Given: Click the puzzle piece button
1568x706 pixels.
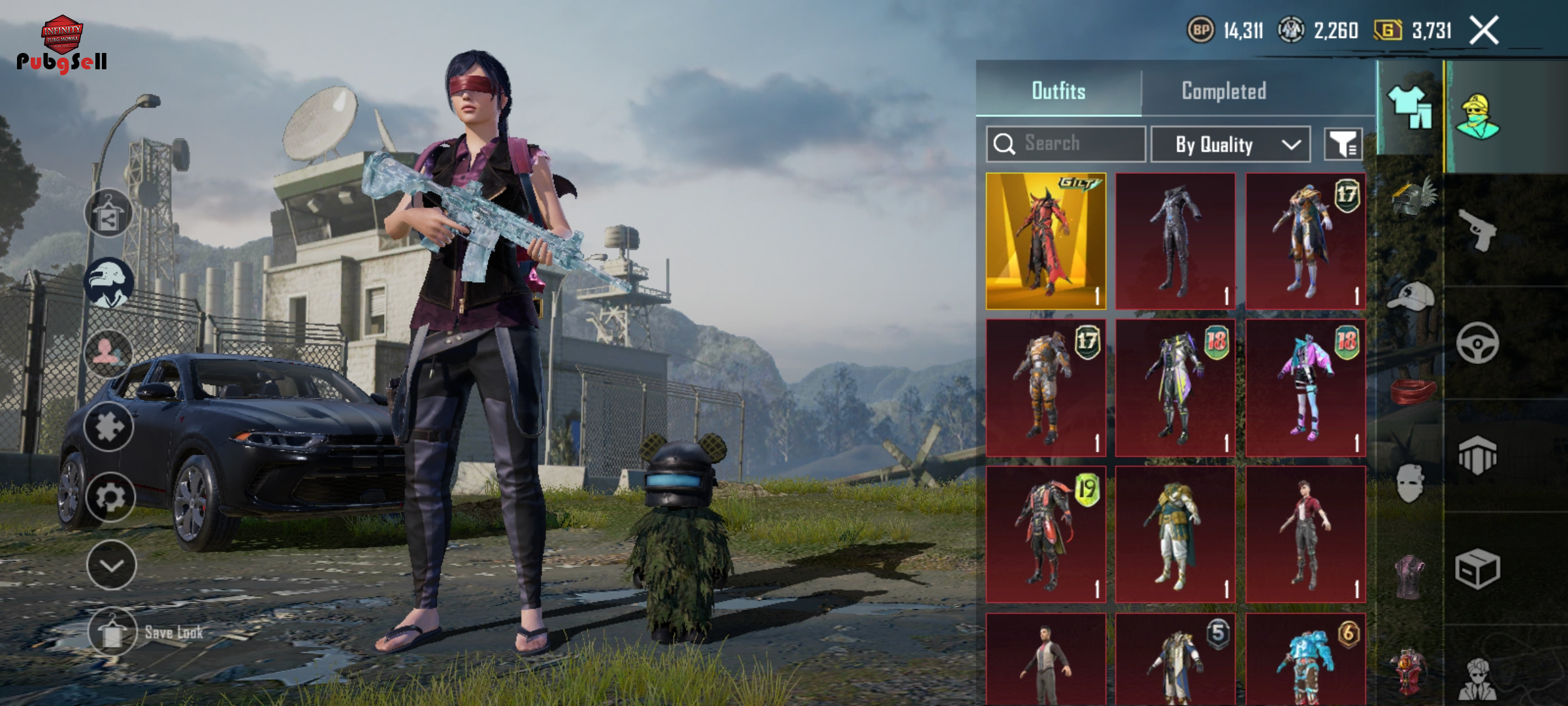Looking at the screenshot, I should pos(108,427).
